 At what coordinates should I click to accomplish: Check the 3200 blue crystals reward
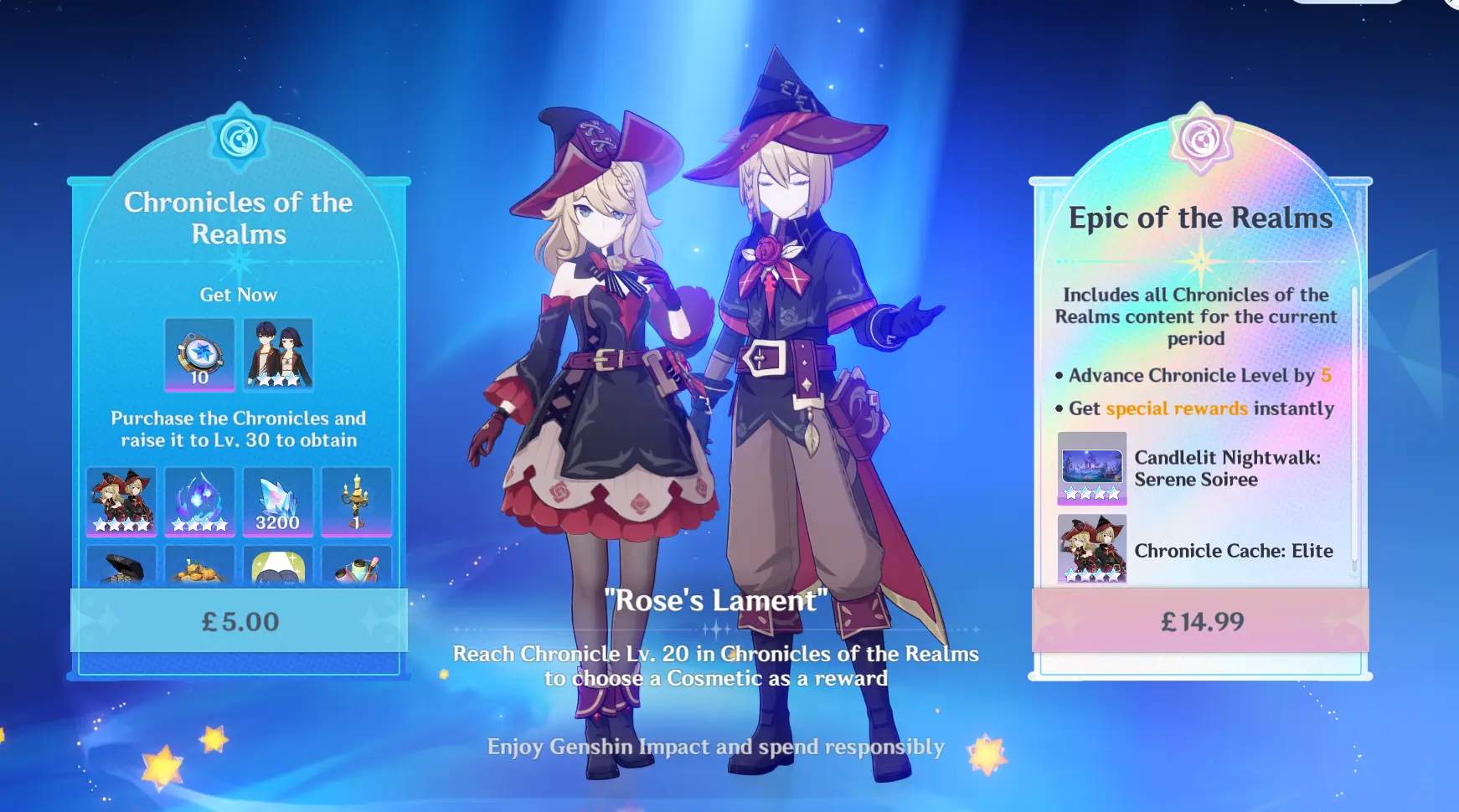click(277, 501)
